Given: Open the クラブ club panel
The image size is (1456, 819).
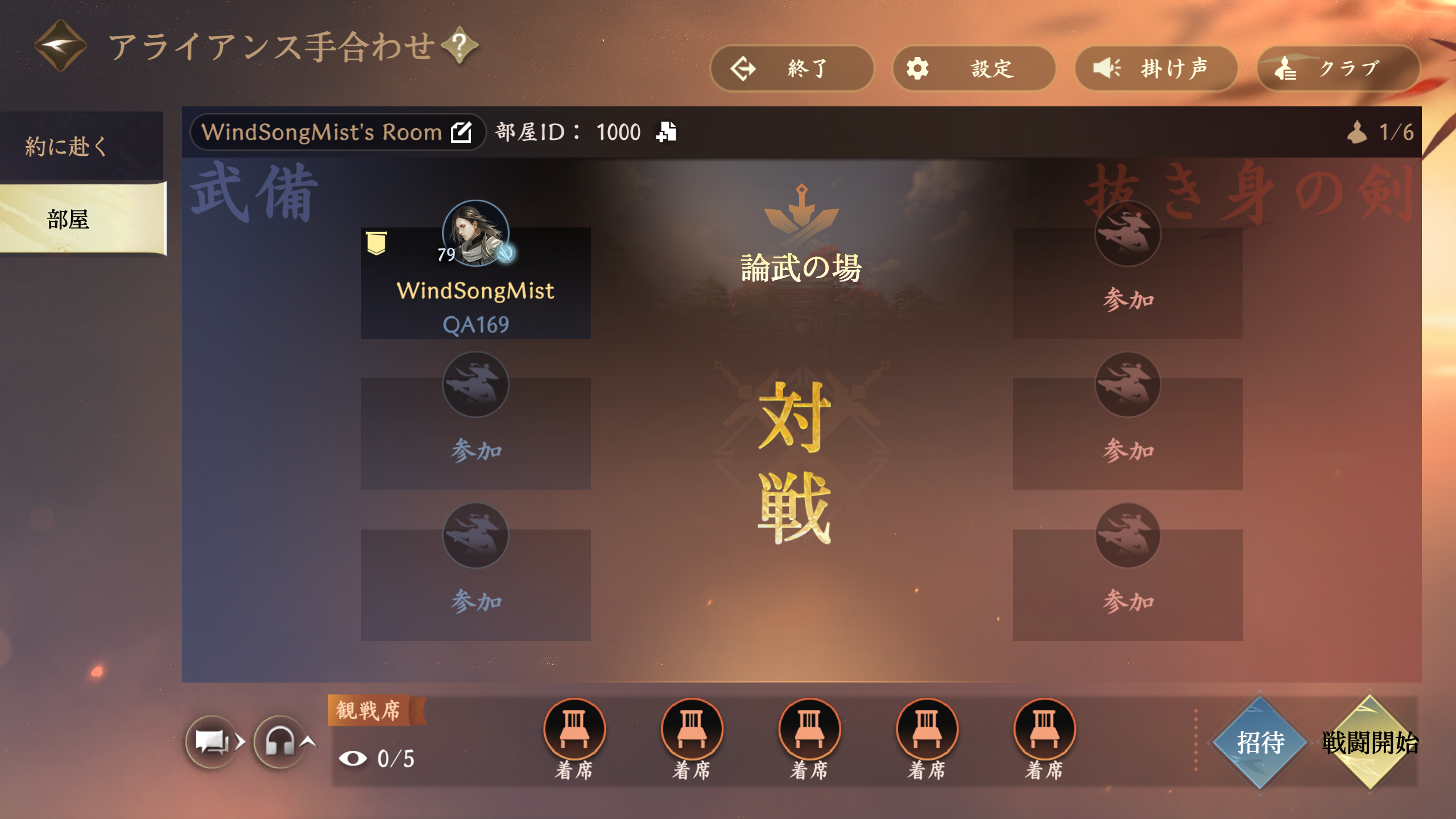Looking at the screenshot, I should coord(1337,69).
